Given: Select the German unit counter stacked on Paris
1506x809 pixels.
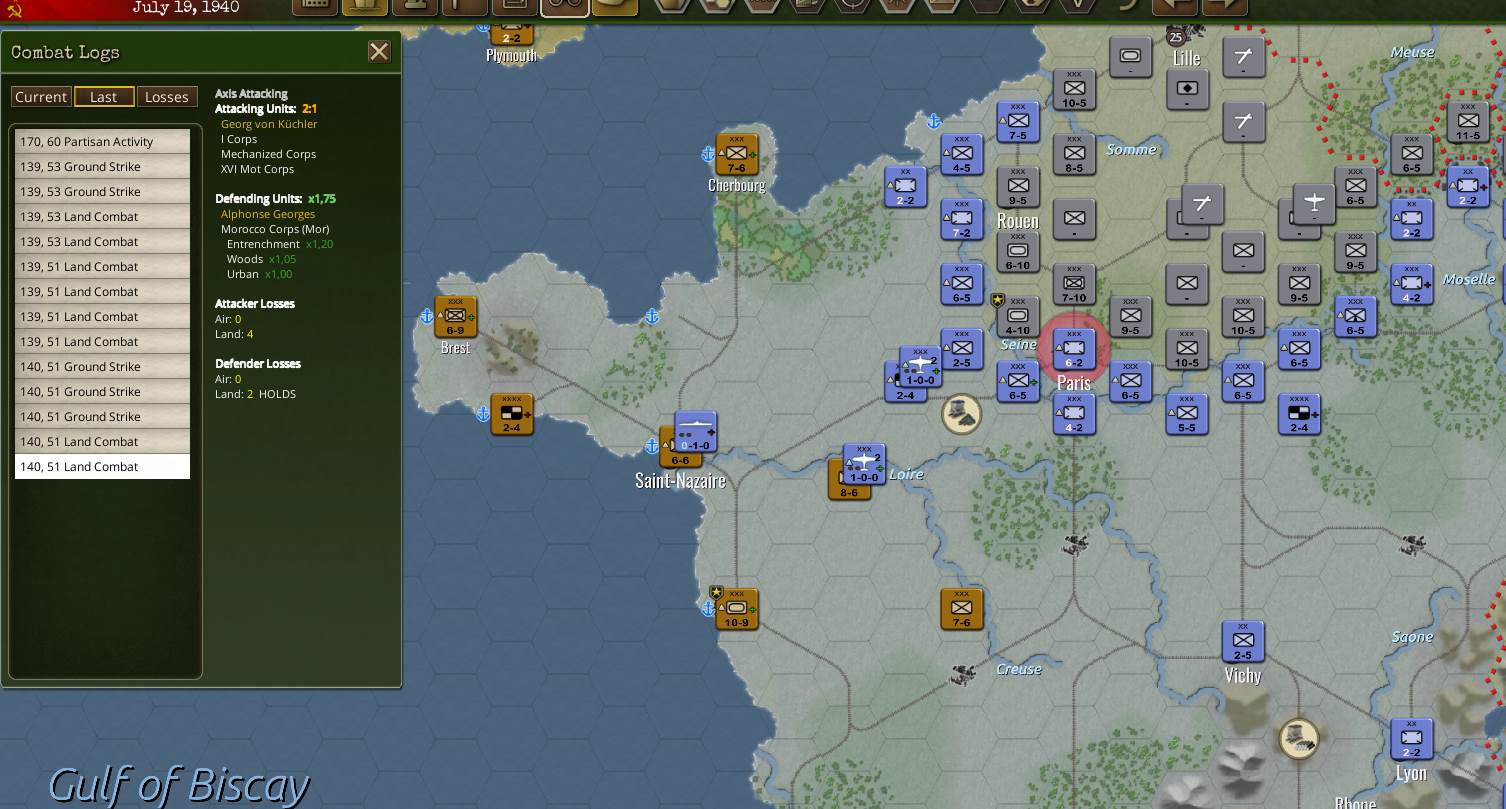Looking at the screenshot, I should point(1073,349).
